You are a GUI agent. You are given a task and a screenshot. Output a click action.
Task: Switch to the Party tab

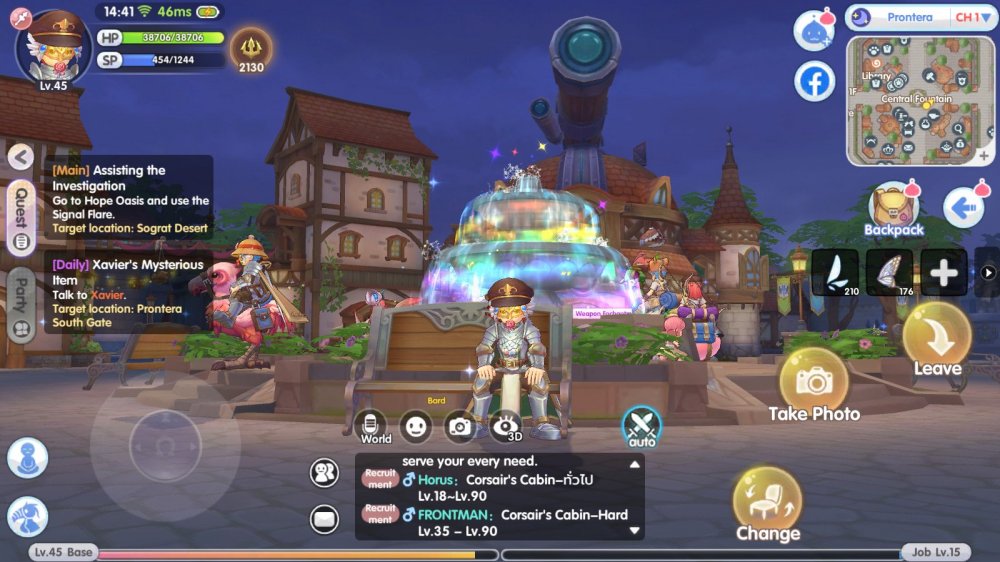[21, 307]
